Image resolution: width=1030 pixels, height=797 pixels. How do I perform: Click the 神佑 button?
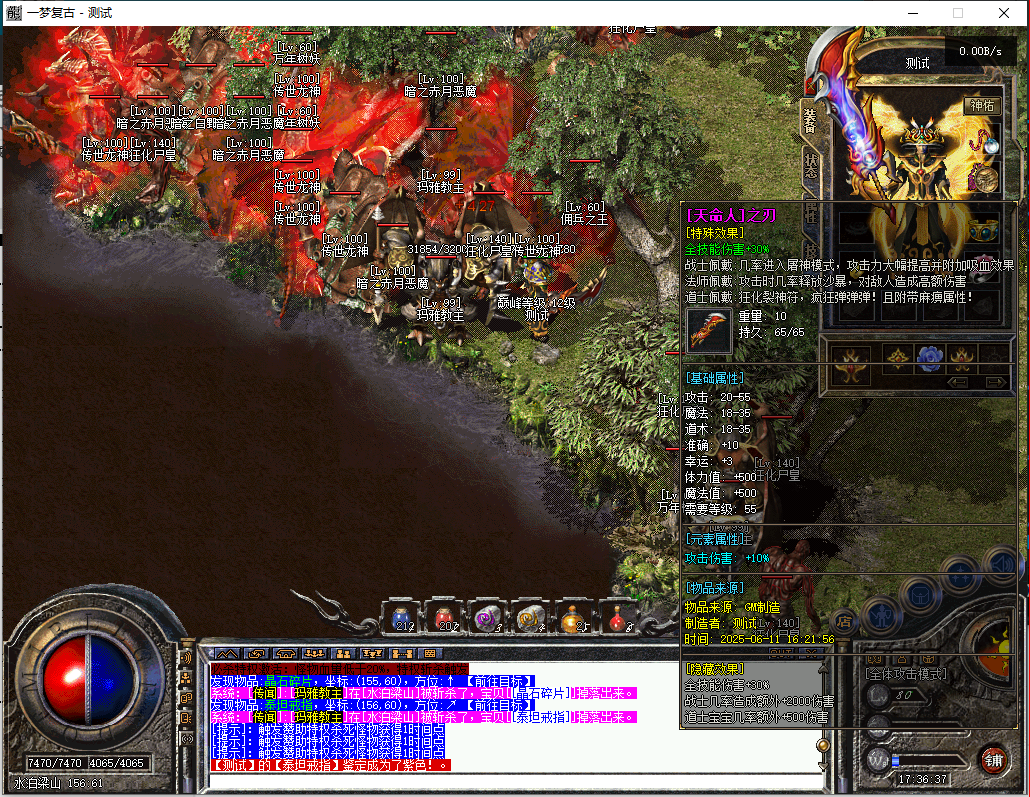980,105
